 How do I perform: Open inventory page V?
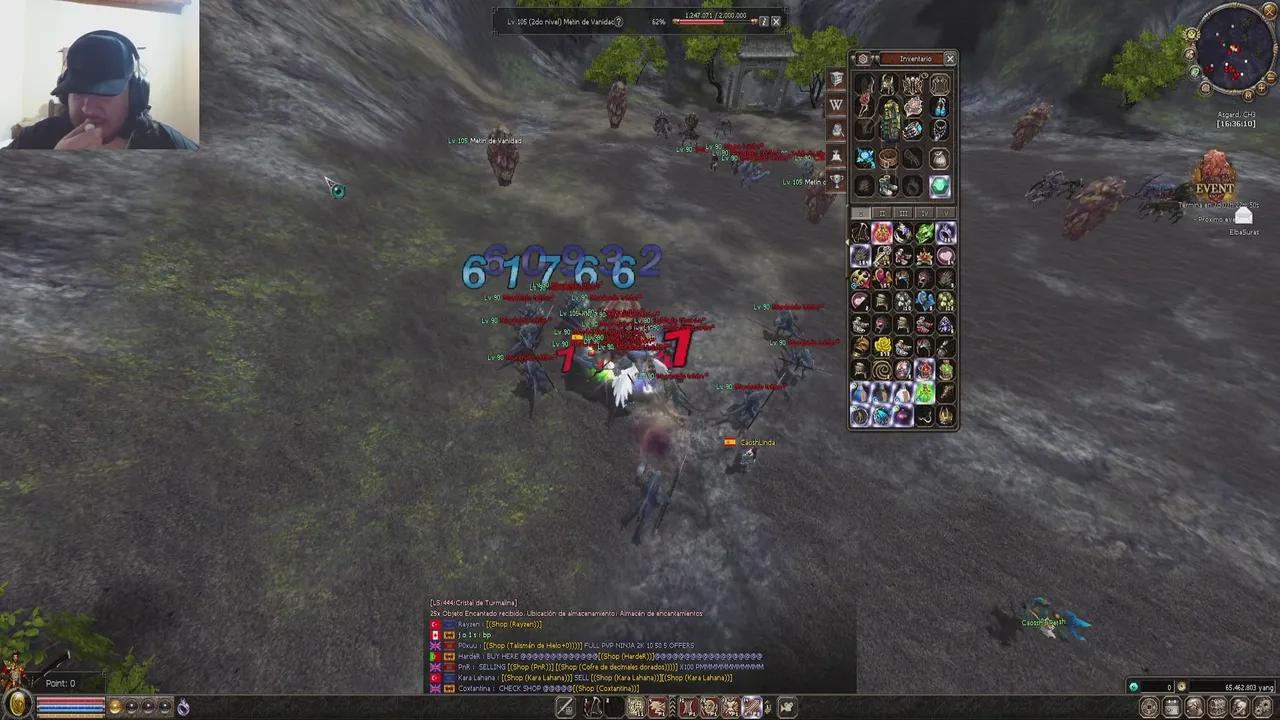[x=945, y=212]
